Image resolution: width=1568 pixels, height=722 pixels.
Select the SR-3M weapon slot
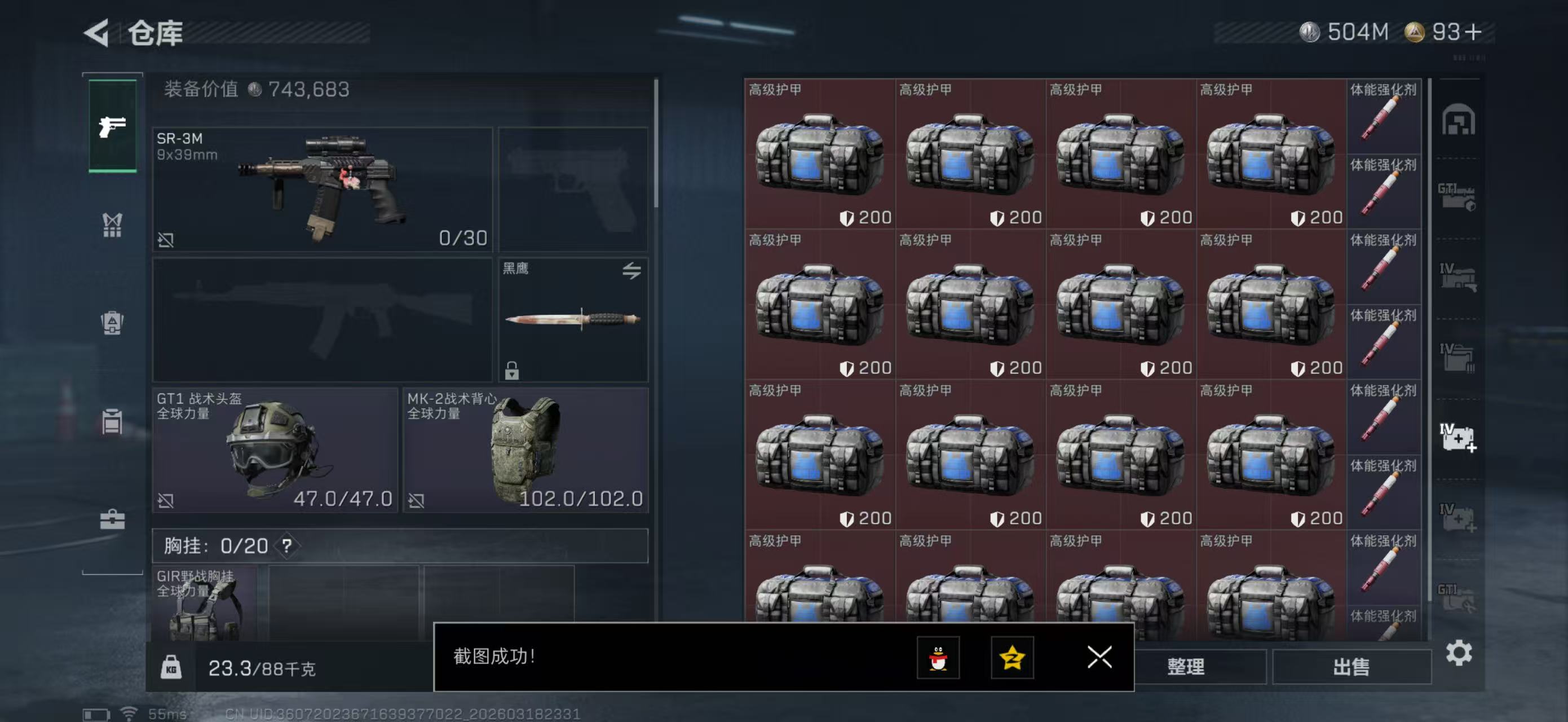pos(322,189)
